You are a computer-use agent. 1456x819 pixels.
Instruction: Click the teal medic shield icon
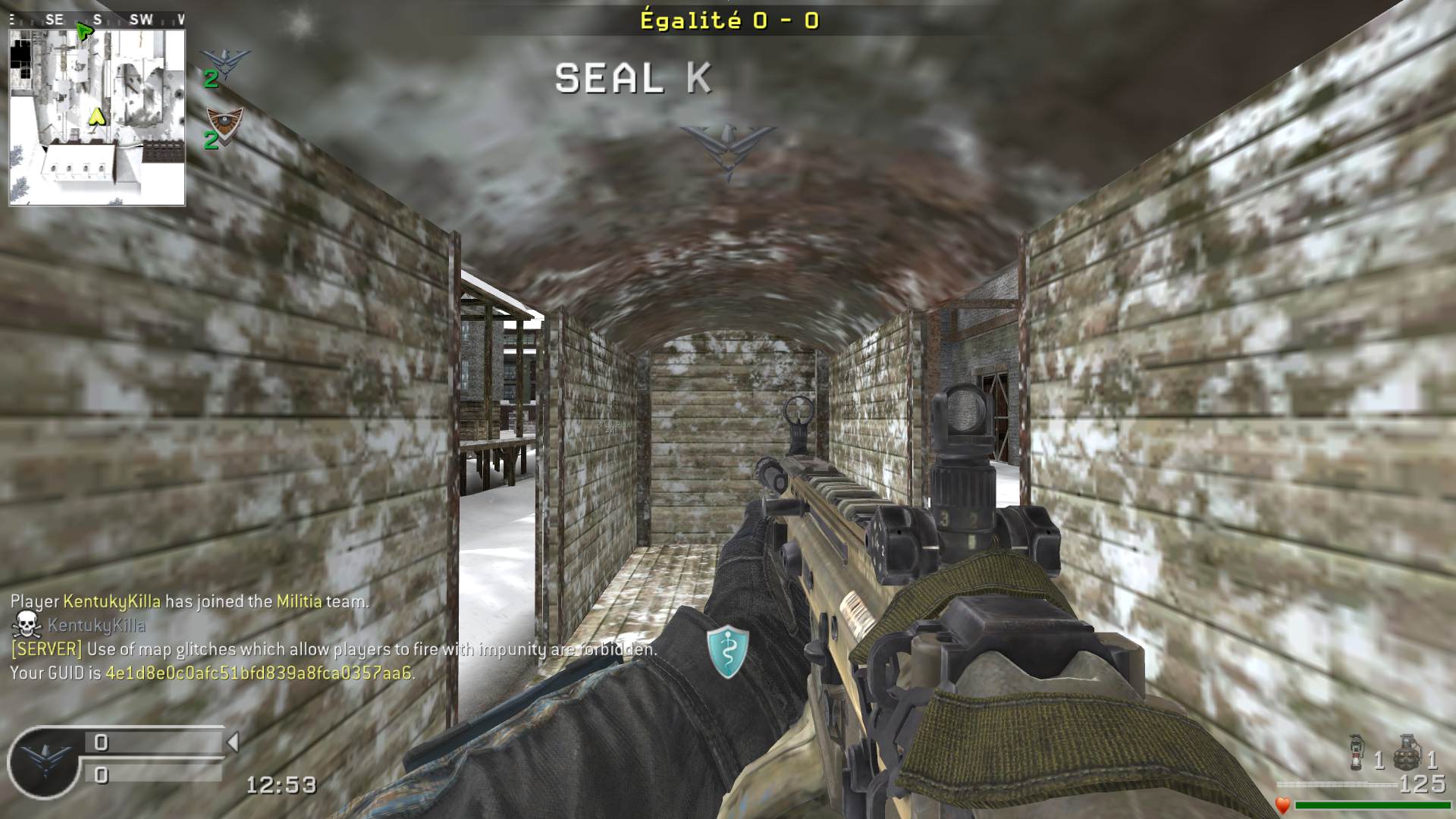(728, 651)
